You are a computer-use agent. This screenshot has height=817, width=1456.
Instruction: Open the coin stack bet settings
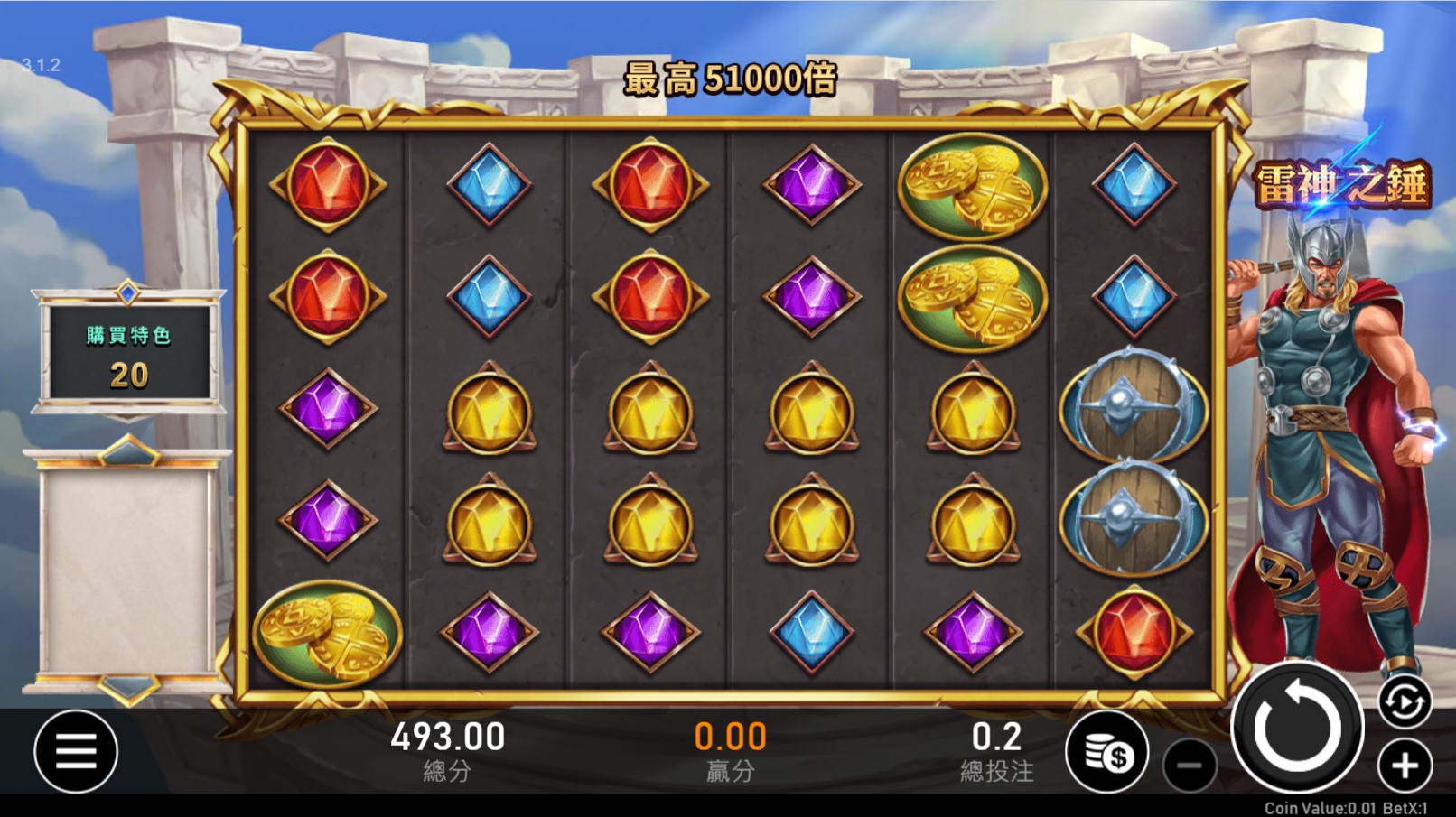(1107, 752)
